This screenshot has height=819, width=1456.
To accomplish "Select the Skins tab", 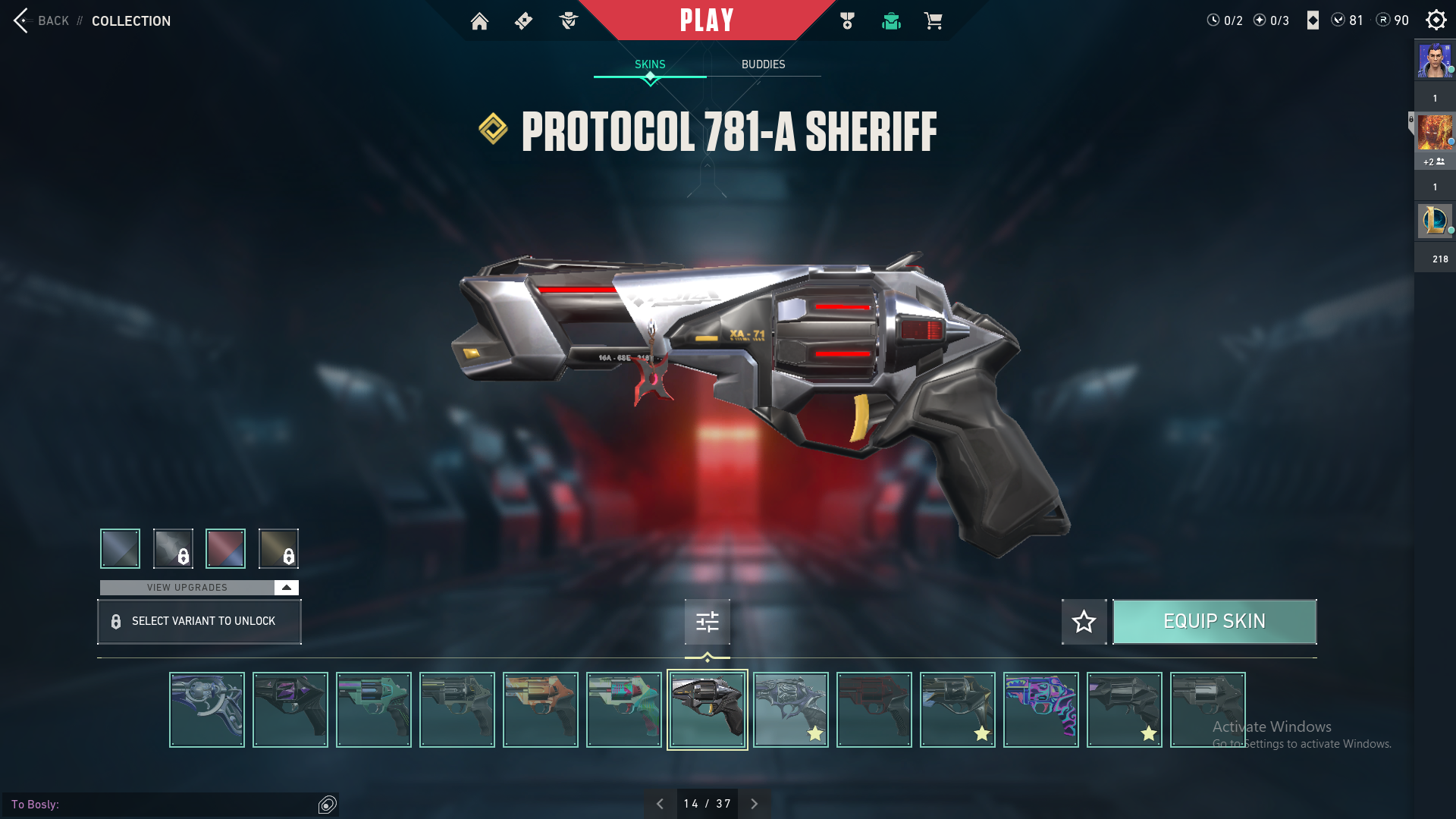I will 650,64.
